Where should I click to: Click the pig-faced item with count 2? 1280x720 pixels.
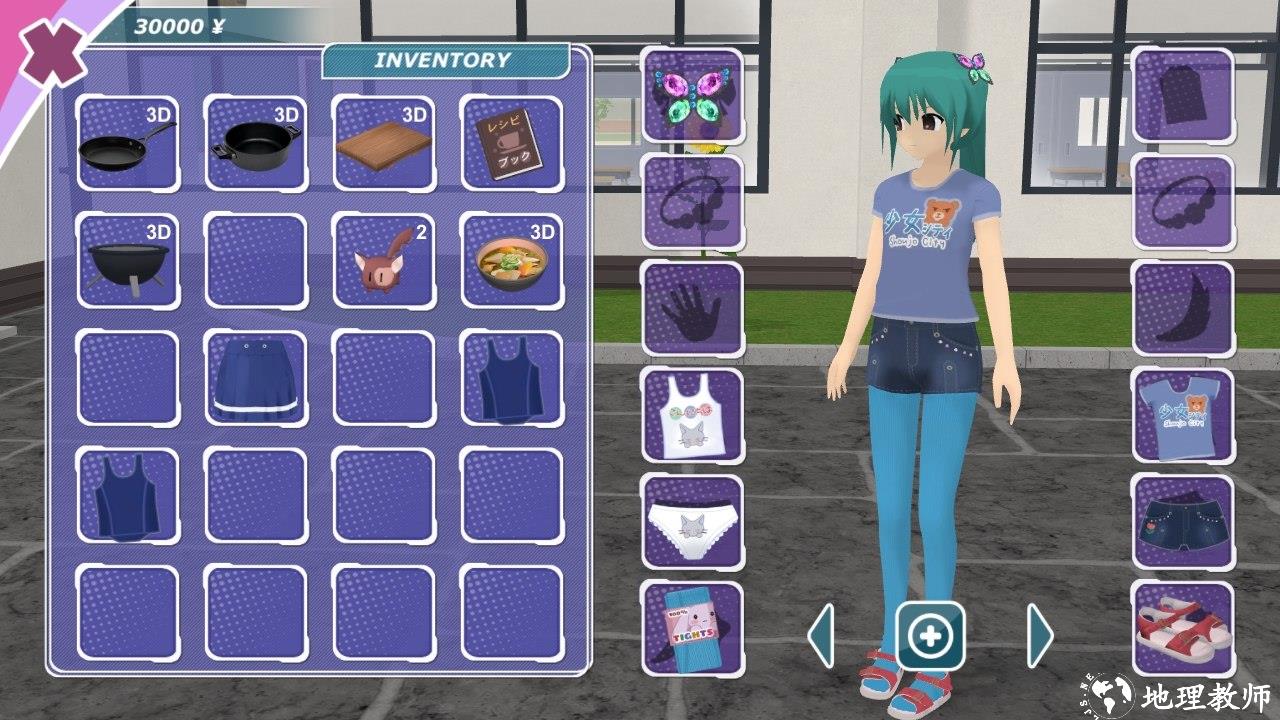[384, 260]
